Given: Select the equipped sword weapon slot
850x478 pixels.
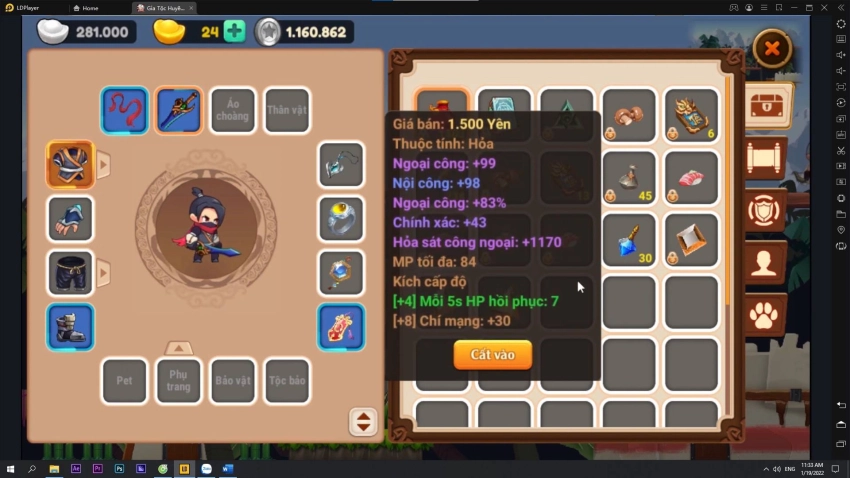Looking at the screenshot, I should 179,110.
